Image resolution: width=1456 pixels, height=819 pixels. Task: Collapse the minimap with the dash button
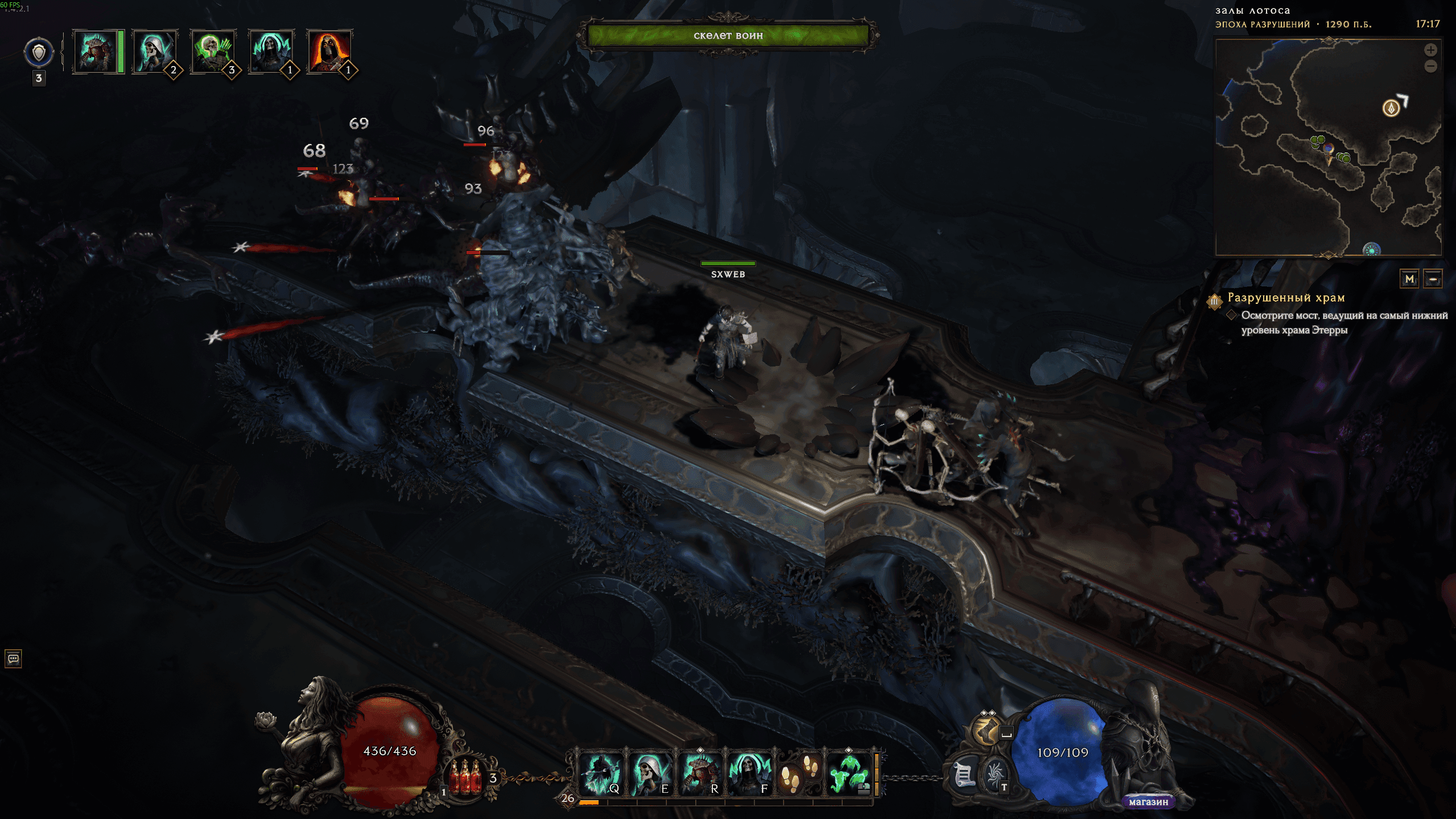pos(1433,279)
